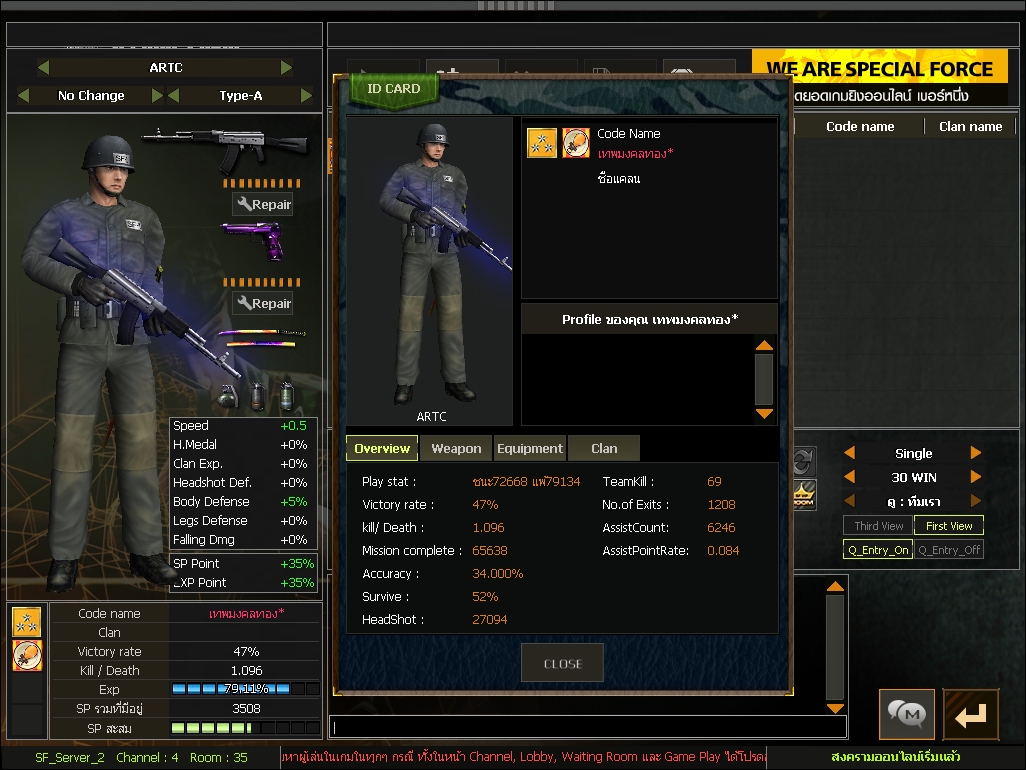Screen dimensions: 1026x770
Task: Open the messenger chat bubble icon
Action: [907, 714]
